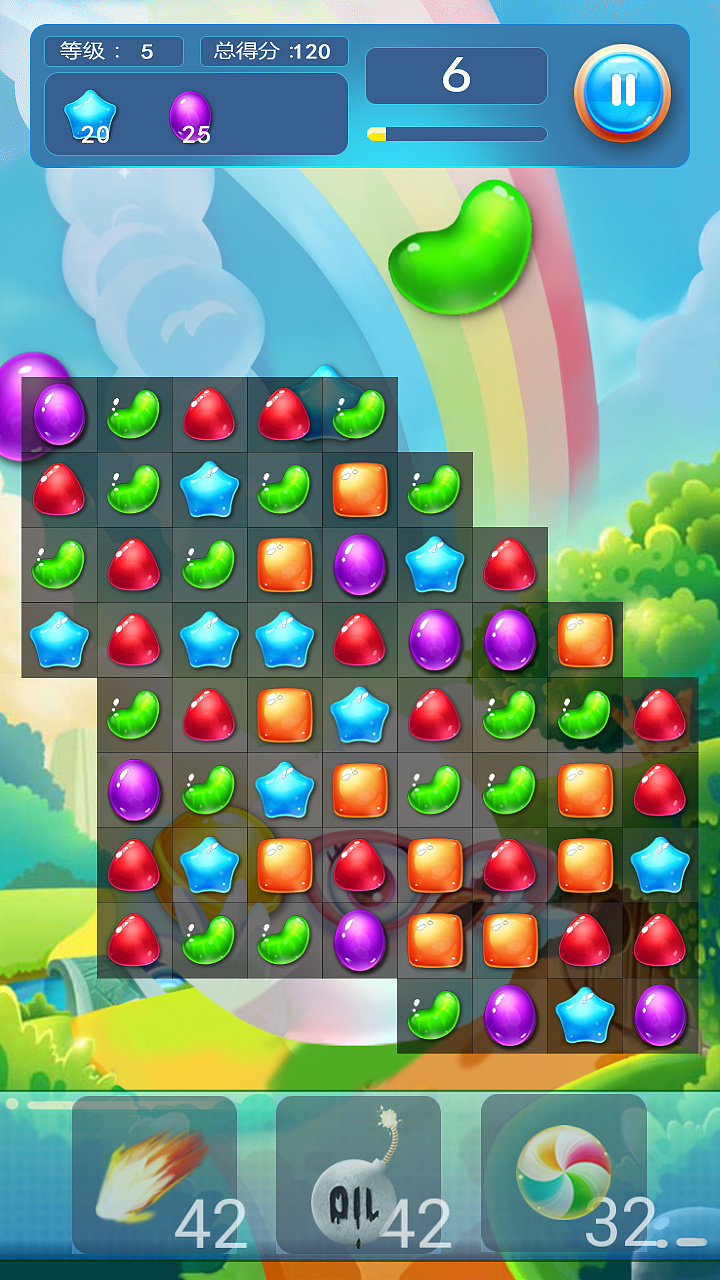
Task: Choose the only blue star in the rightmost column
Action: (660, 865)
